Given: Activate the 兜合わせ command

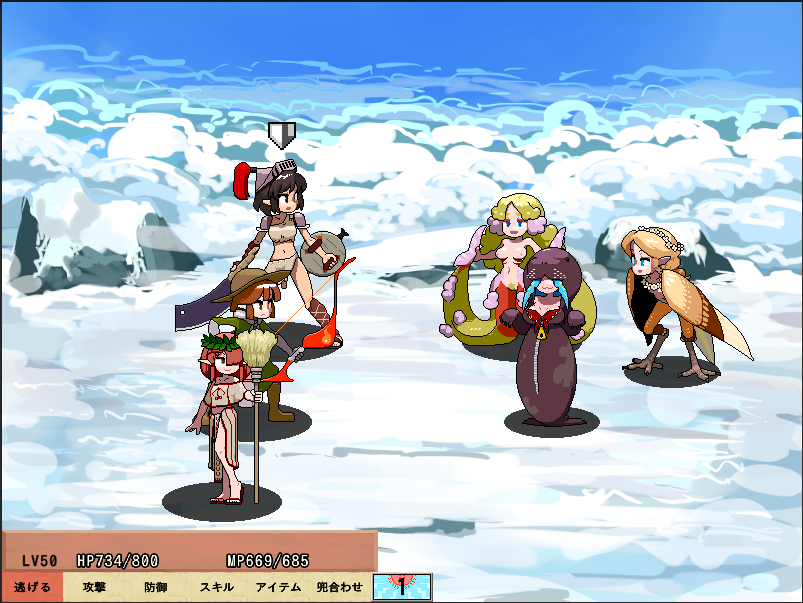Looking at the screenshot, I should (x=340, y=587).
